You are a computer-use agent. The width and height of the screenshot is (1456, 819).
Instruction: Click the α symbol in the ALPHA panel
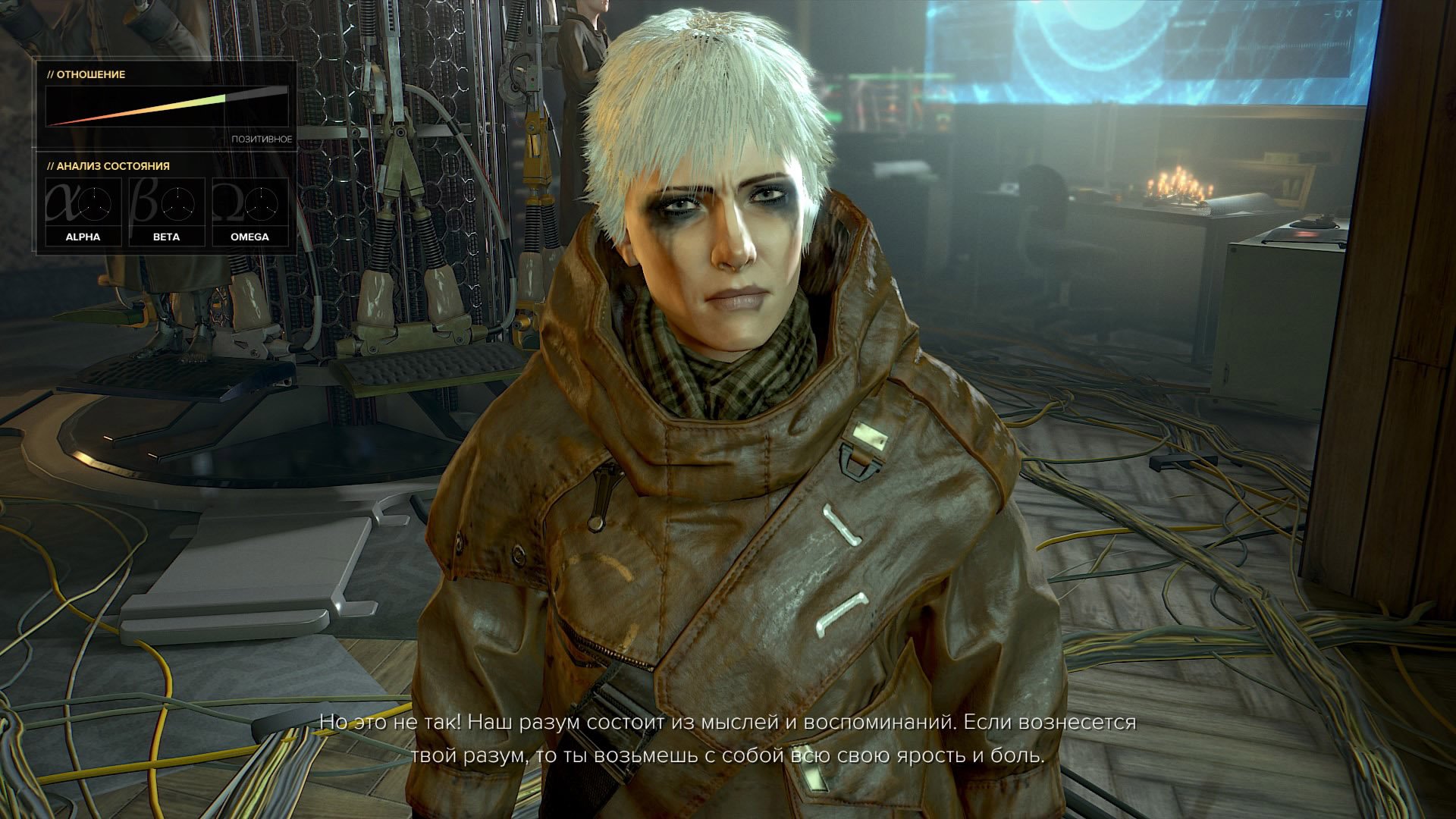pos(64,202)
